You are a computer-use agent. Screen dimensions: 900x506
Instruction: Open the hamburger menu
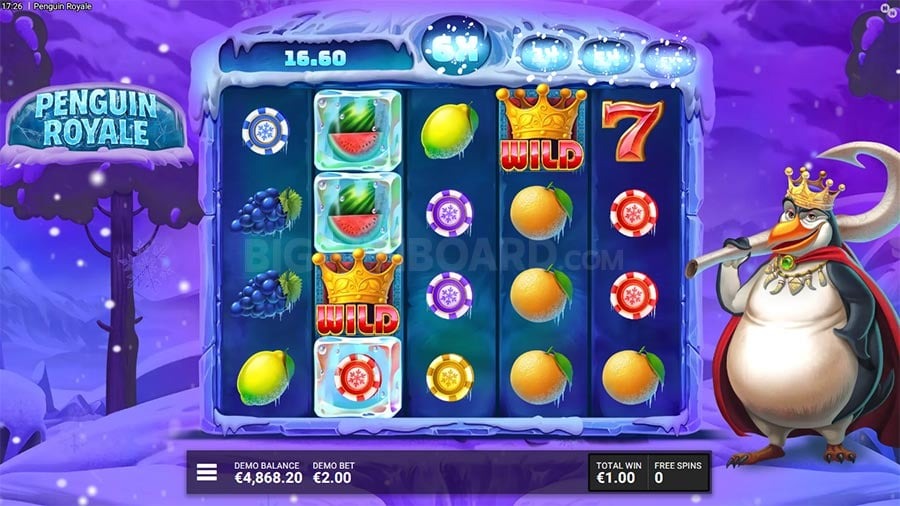coord(207,472)
